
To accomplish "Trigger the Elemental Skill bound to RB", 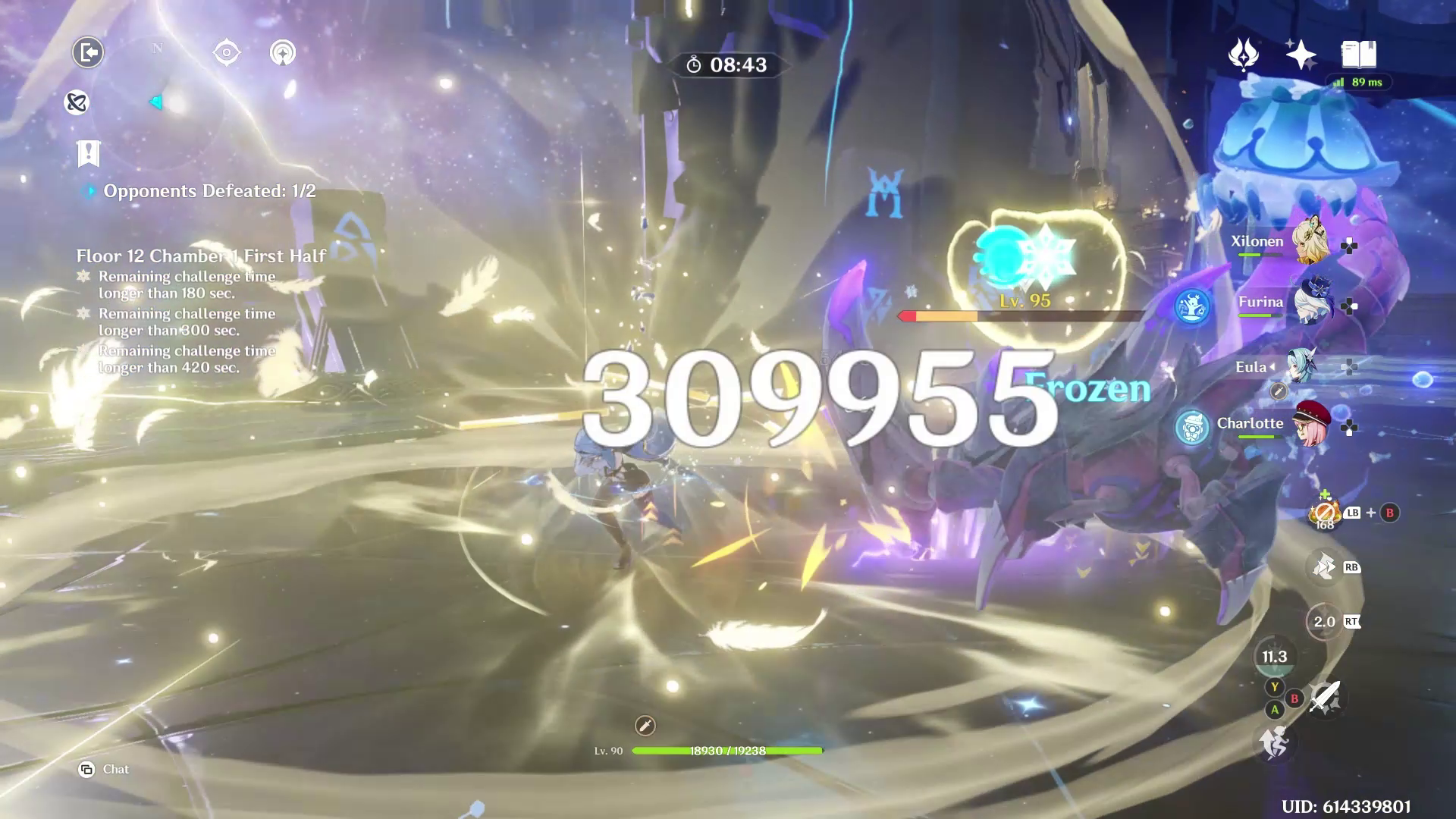I will click(x=1323, y=567).
